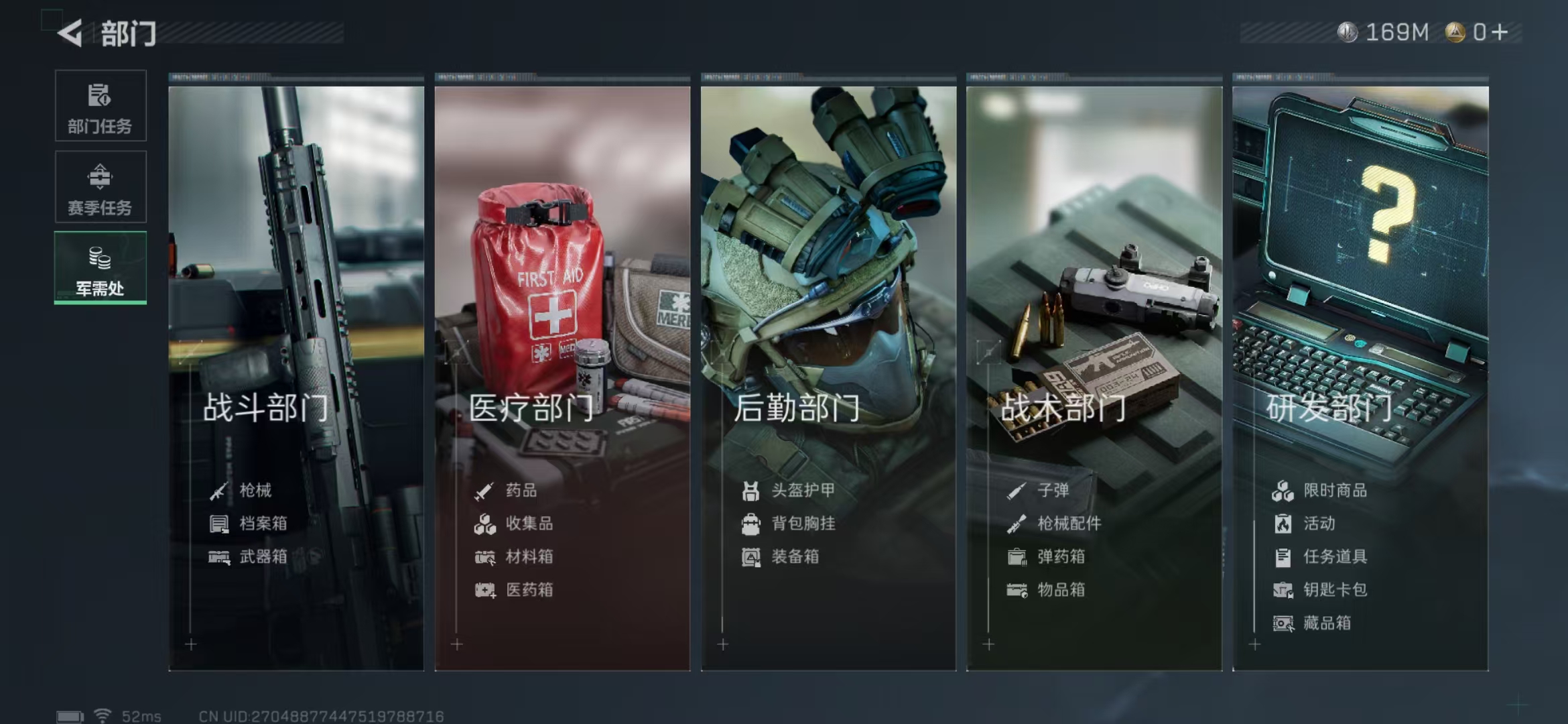Click the 背包胸挂 backpack icon in 后勤部门
This screenshot has height=724, width=1568.
click(x=750, y=524)
